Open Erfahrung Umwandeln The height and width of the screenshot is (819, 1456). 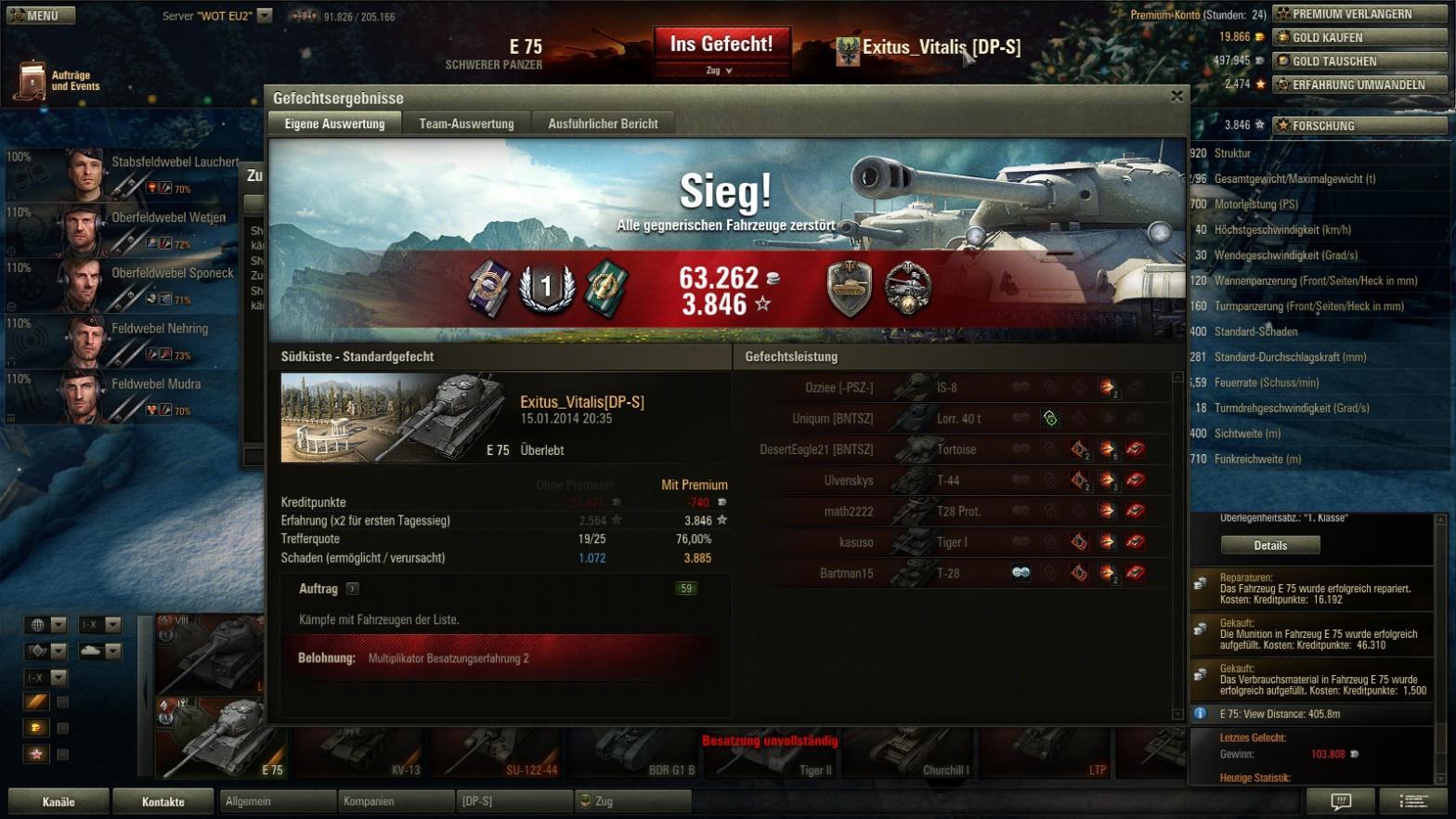[1358, 84]
